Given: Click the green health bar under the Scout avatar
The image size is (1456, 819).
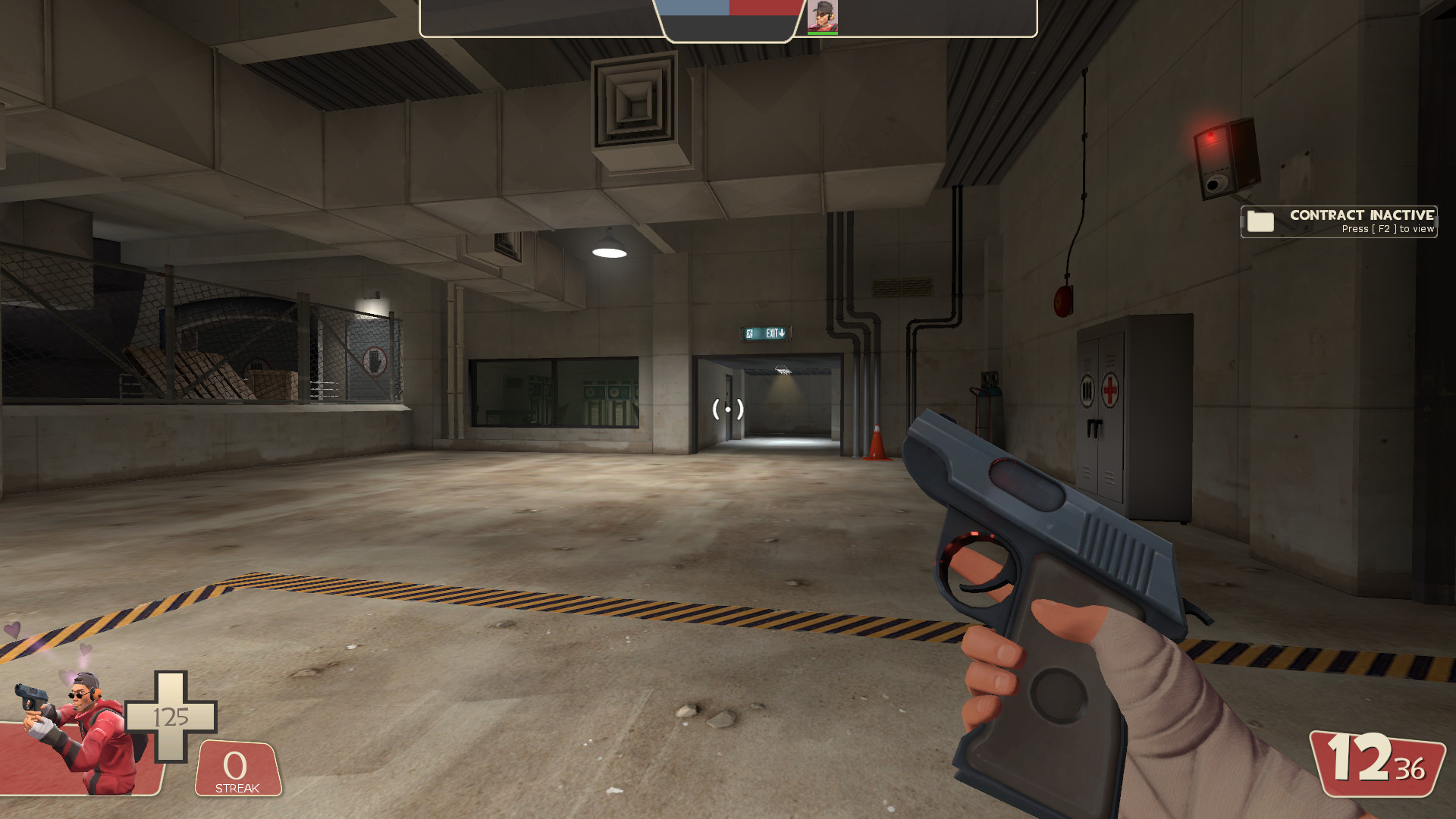Looking at the screenshot, I should click(824, 32).
